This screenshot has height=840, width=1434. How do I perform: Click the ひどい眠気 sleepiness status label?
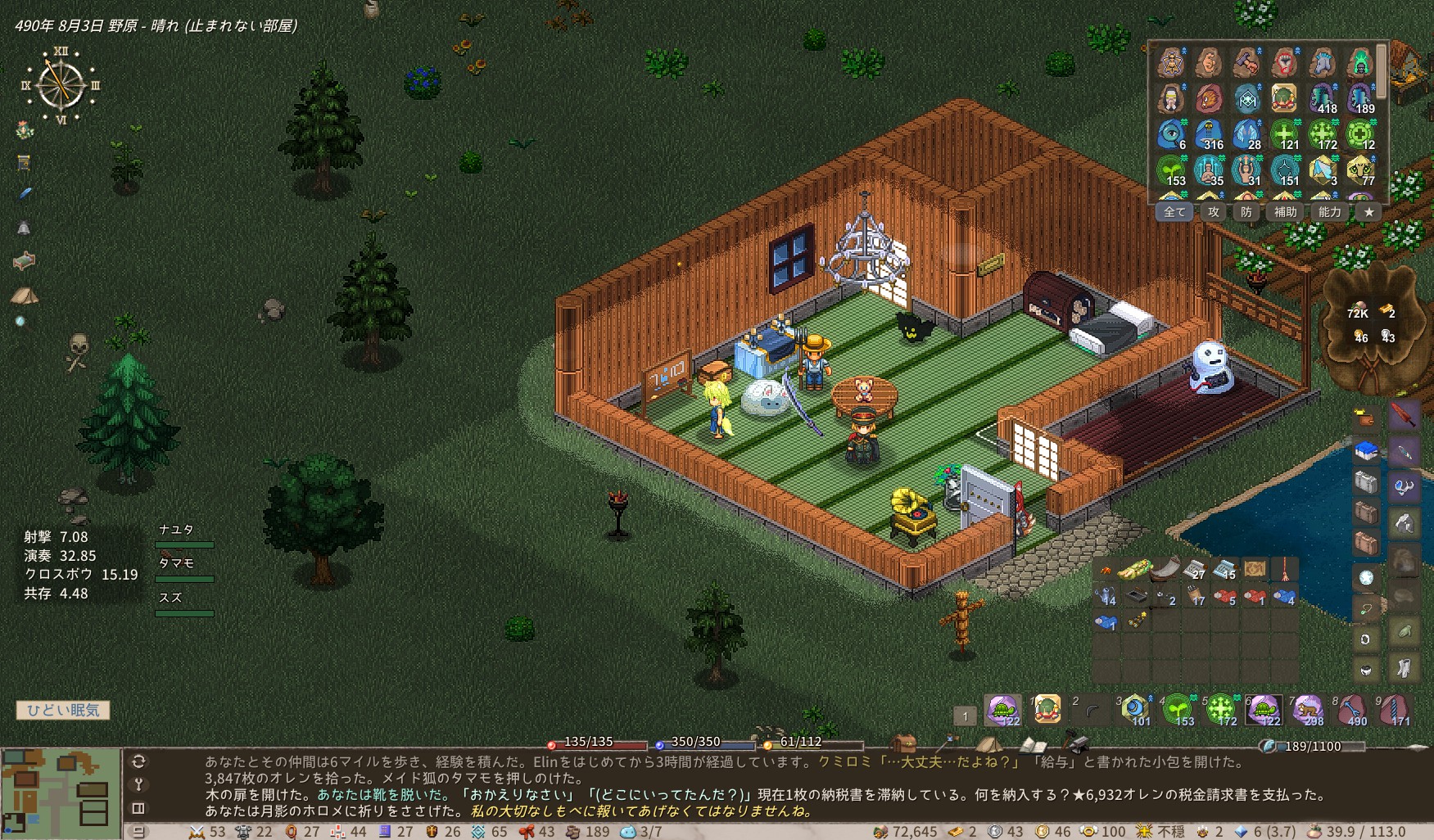coord(63,710)
